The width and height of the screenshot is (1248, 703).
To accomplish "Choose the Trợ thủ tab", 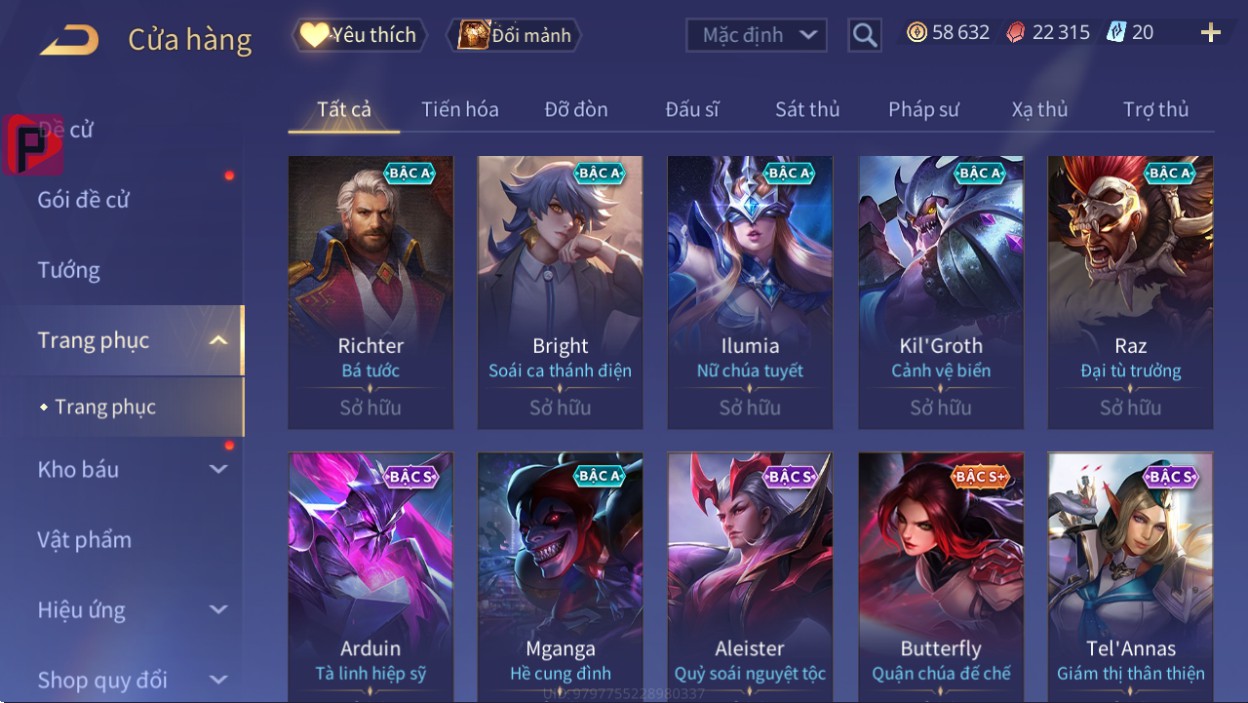I will pyautogui.click(x=1155, y=110).
